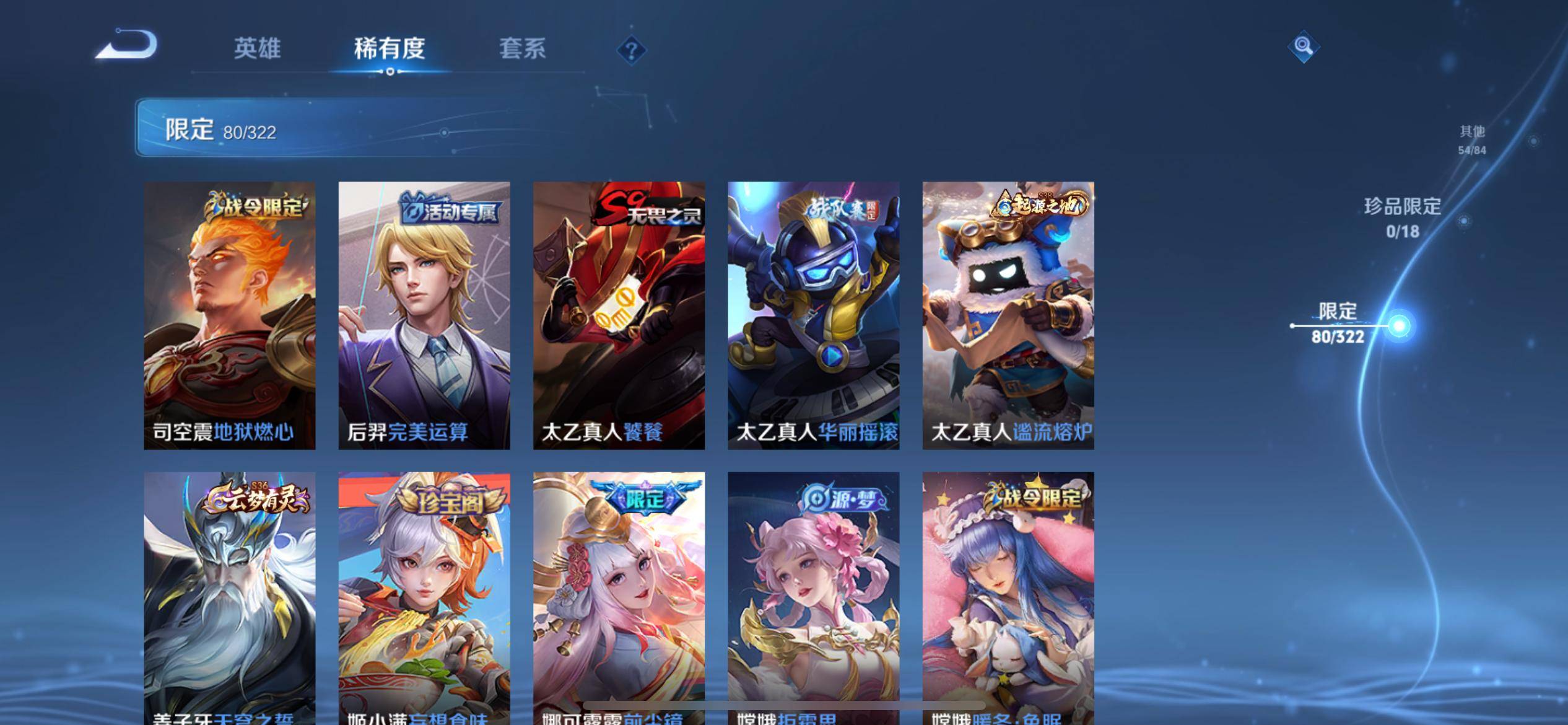The height and width of the screenshot is (725, 1568).
Task: Choose the 娜可露露 限定 skin card
Action: coord(619,595)
